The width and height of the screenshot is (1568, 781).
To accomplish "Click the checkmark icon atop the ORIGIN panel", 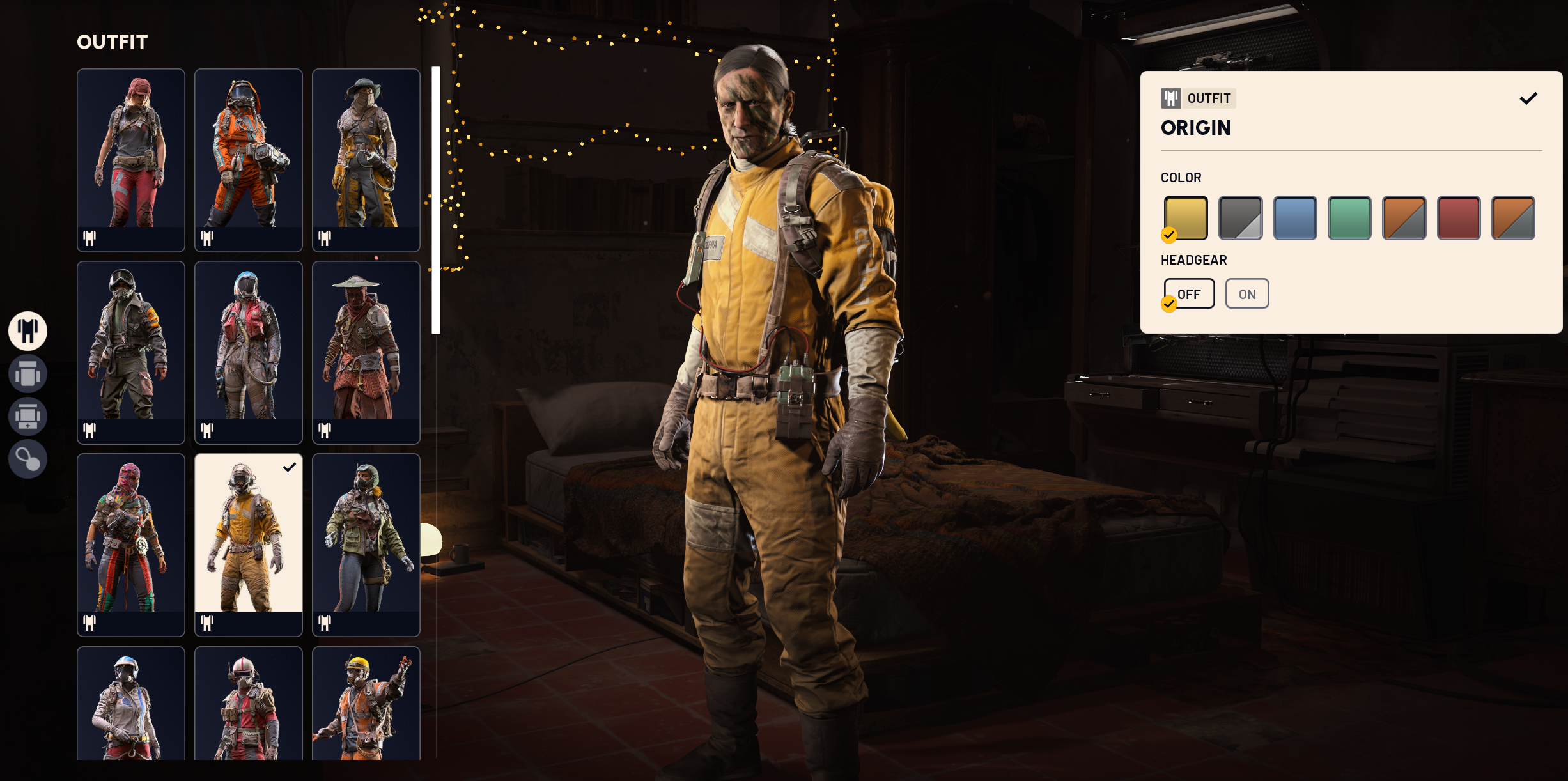I will point(1529,98).
